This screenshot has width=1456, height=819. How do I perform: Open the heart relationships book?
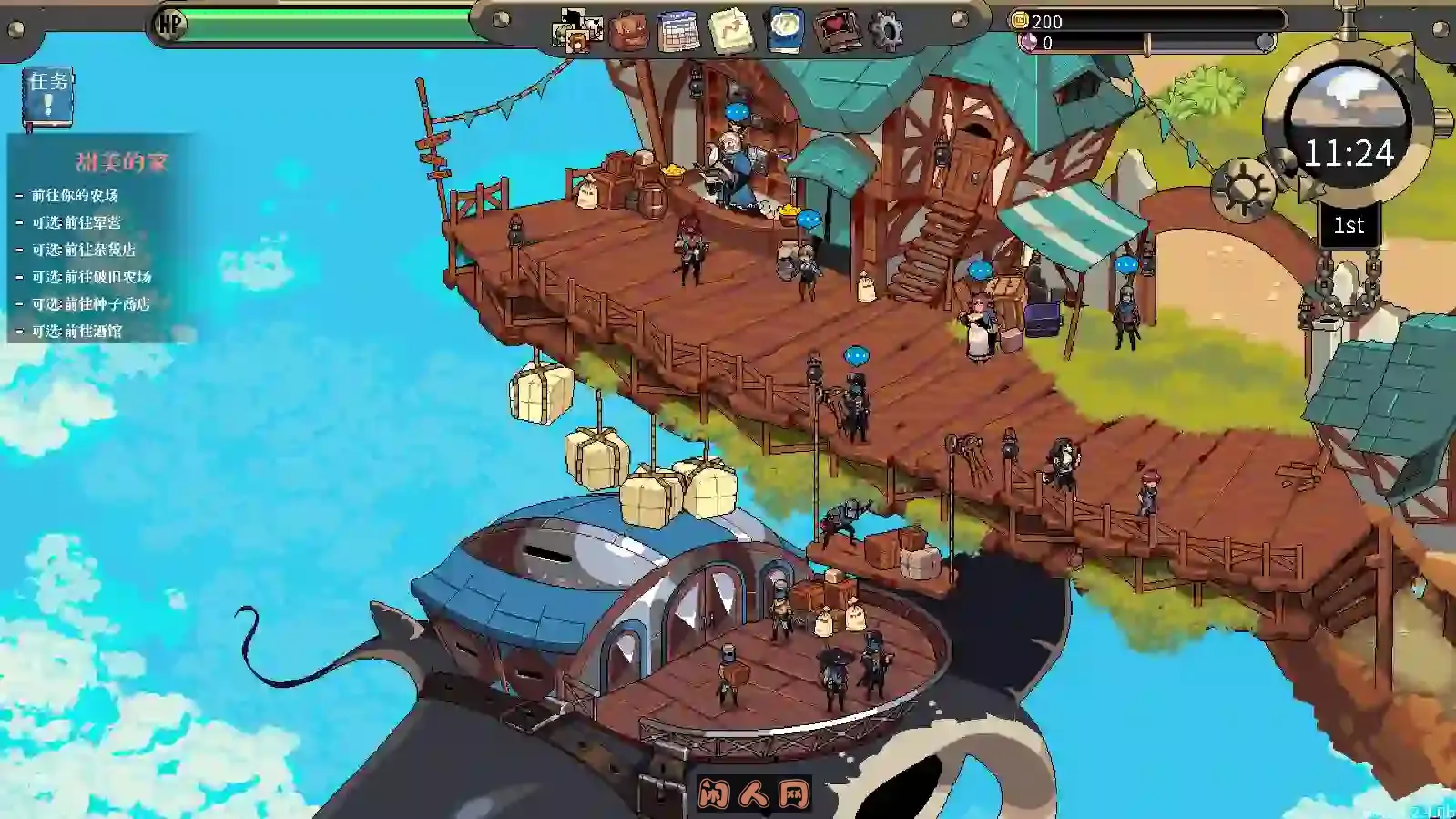click(x=836, y=31)
